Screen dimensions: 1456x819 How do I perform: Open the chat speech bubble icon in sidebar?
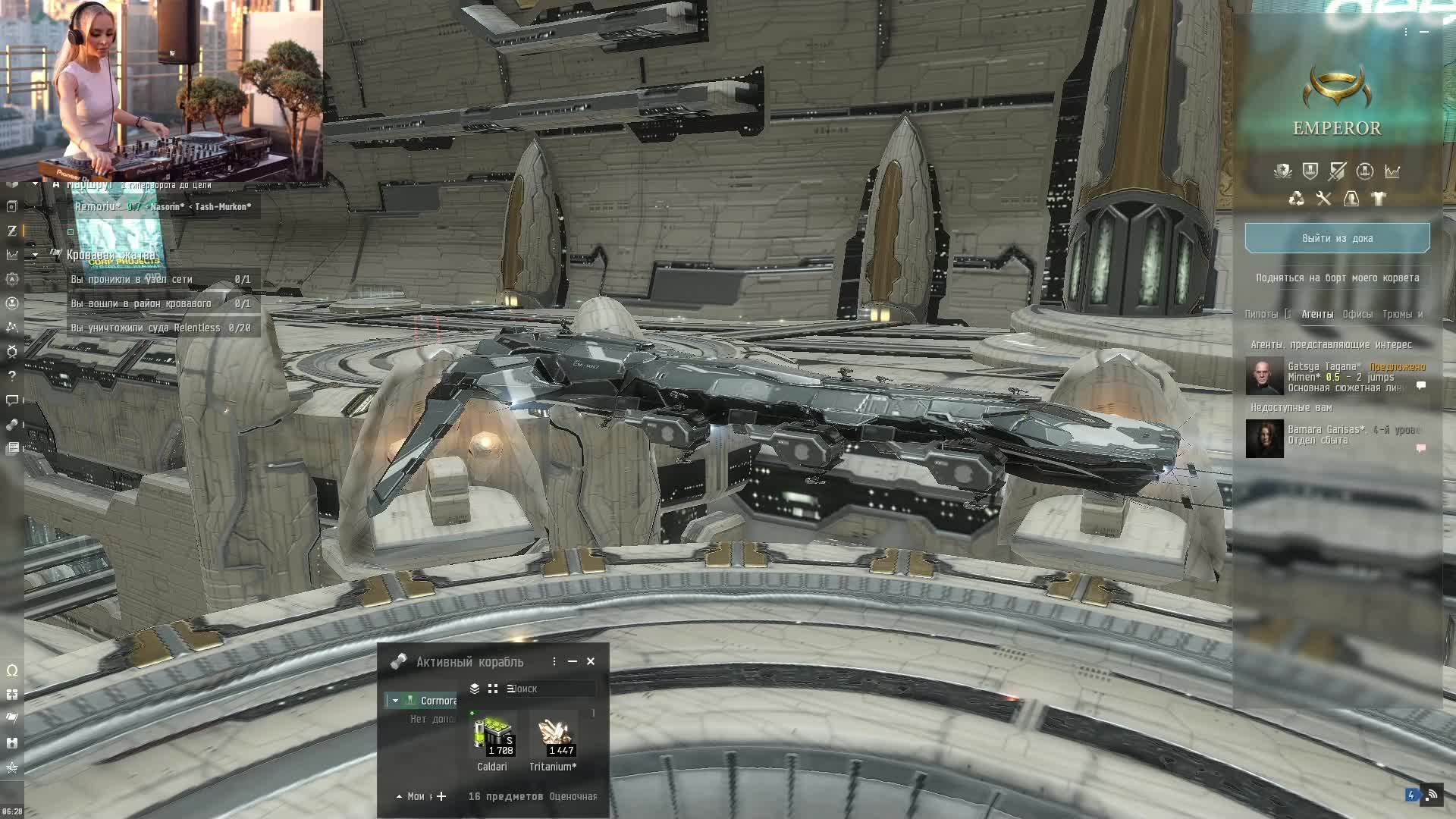tap(11, 400)
